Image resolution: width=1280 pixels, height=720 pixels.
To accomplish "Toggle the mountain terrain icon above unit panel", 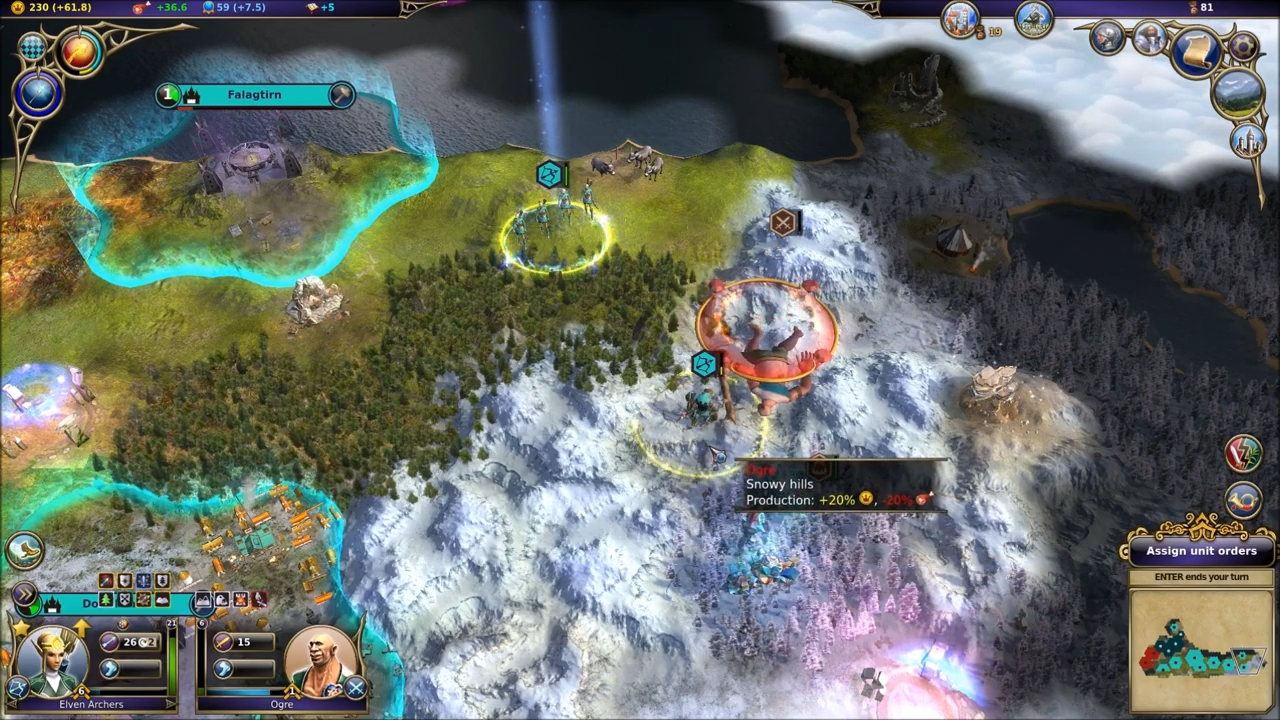I will [x=203, y=601].
